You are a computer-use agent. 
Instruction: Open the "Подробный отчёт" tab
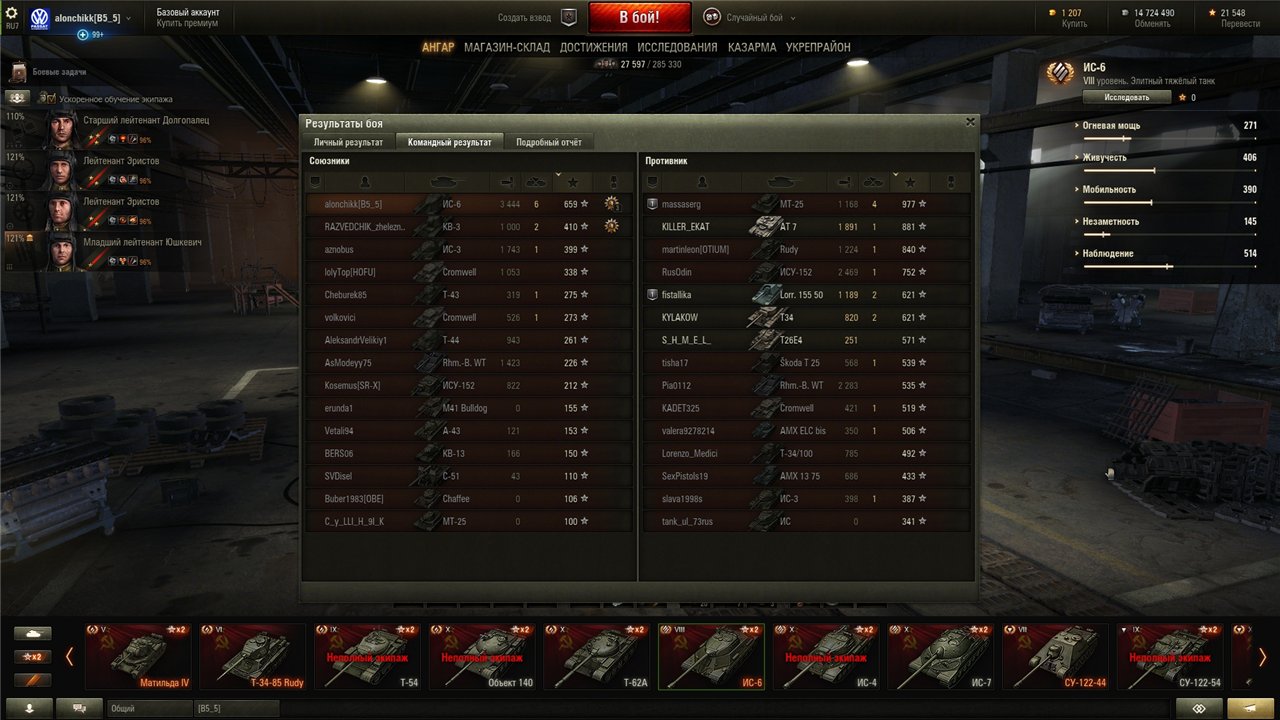coord(548,142)
